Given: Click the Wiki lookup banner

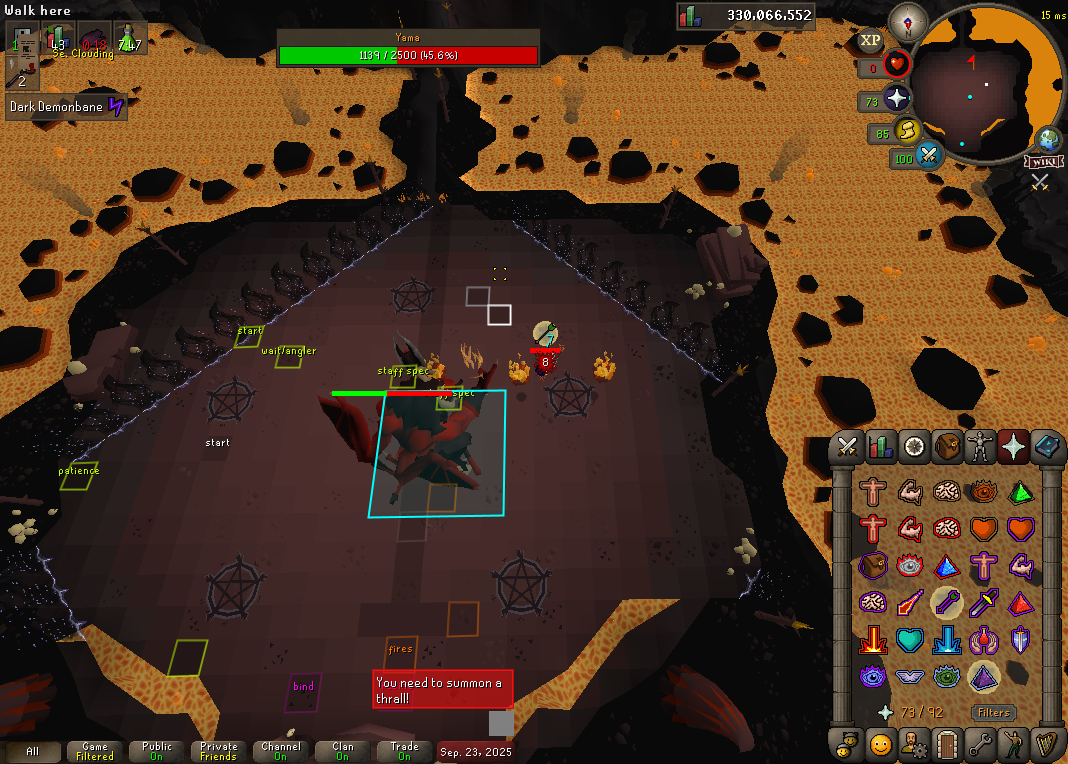Looking at the screenshot, I should [1042, 161].
